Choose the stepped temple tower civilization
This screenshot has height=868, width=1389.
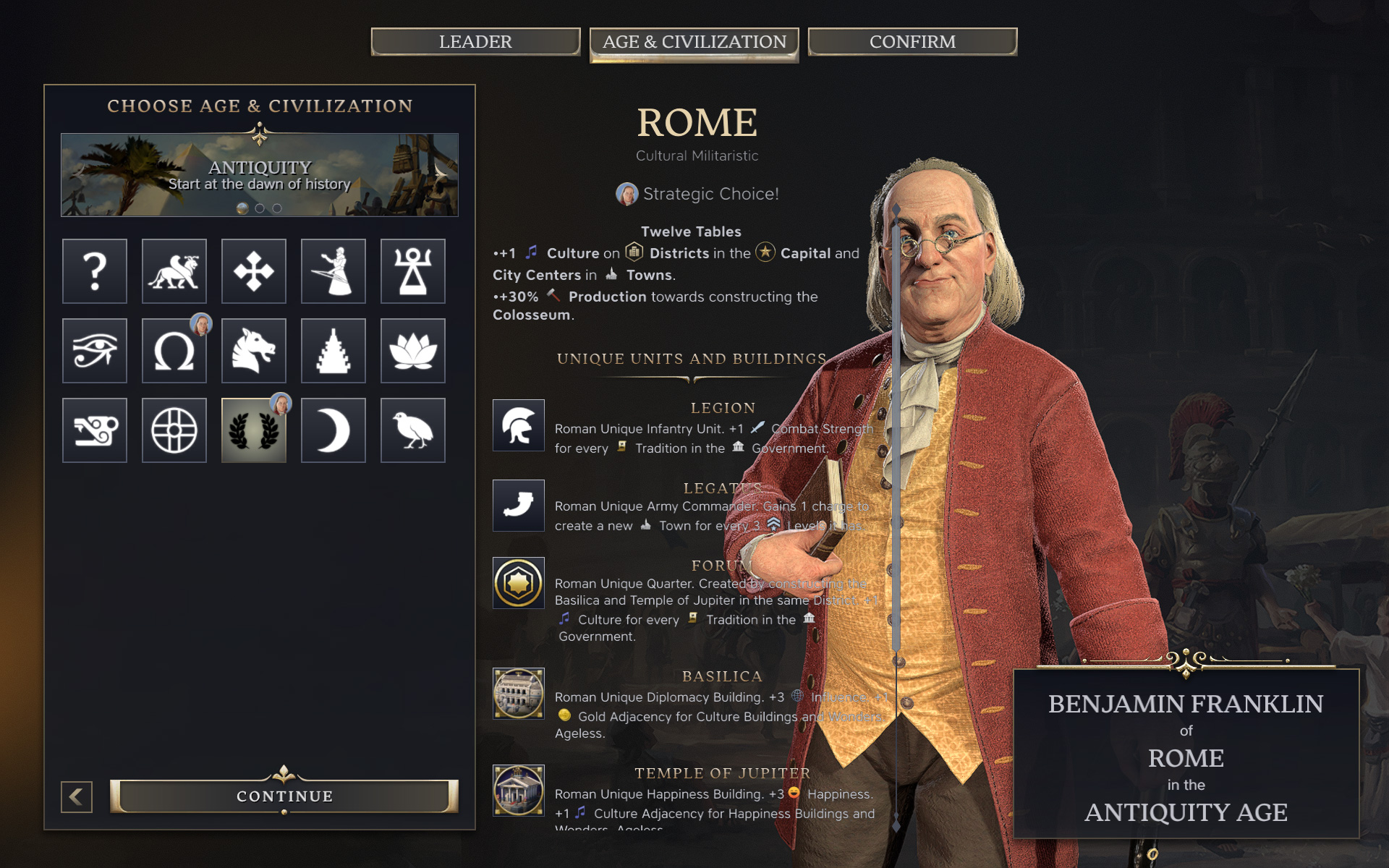click(x=334, y=351)
